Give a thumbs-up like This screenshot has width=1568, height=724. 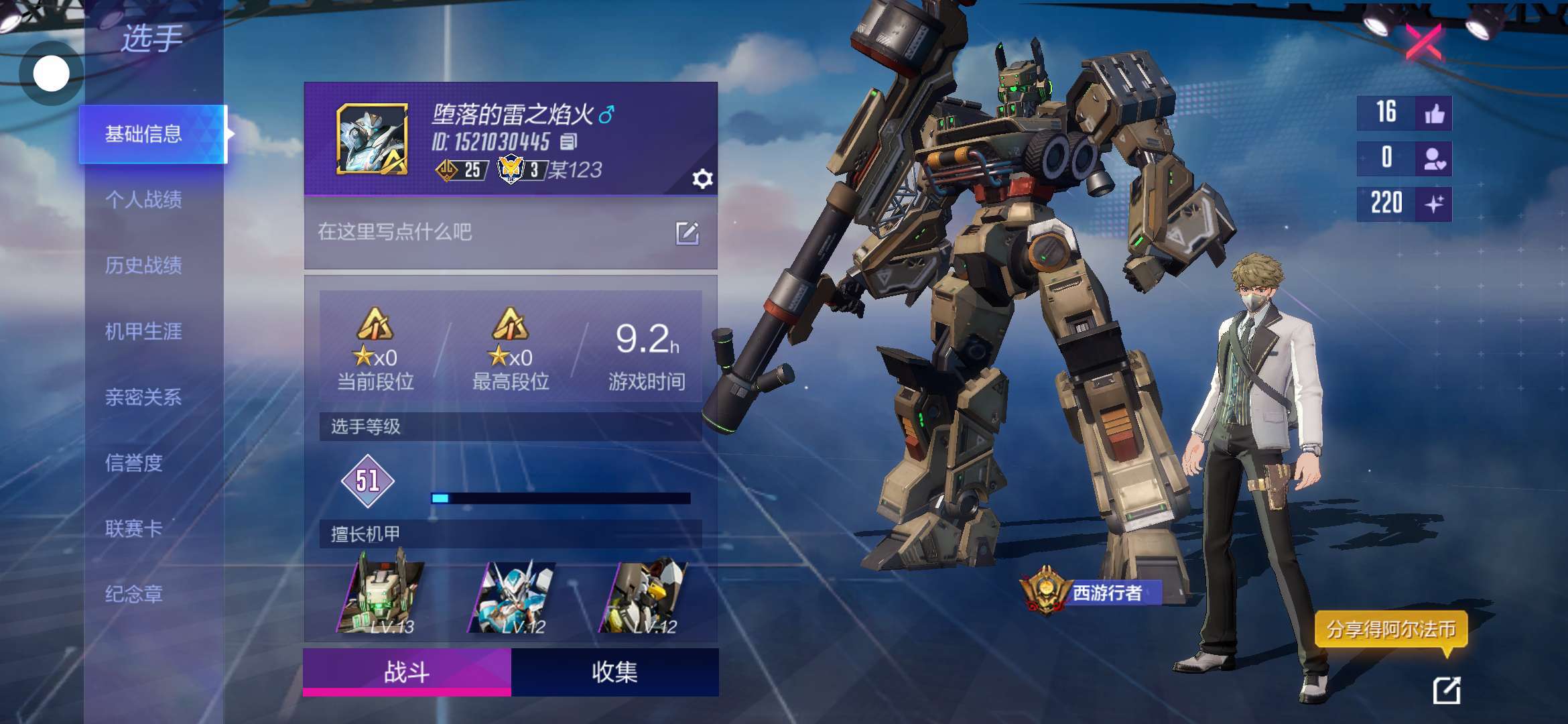pos(1434,113)
